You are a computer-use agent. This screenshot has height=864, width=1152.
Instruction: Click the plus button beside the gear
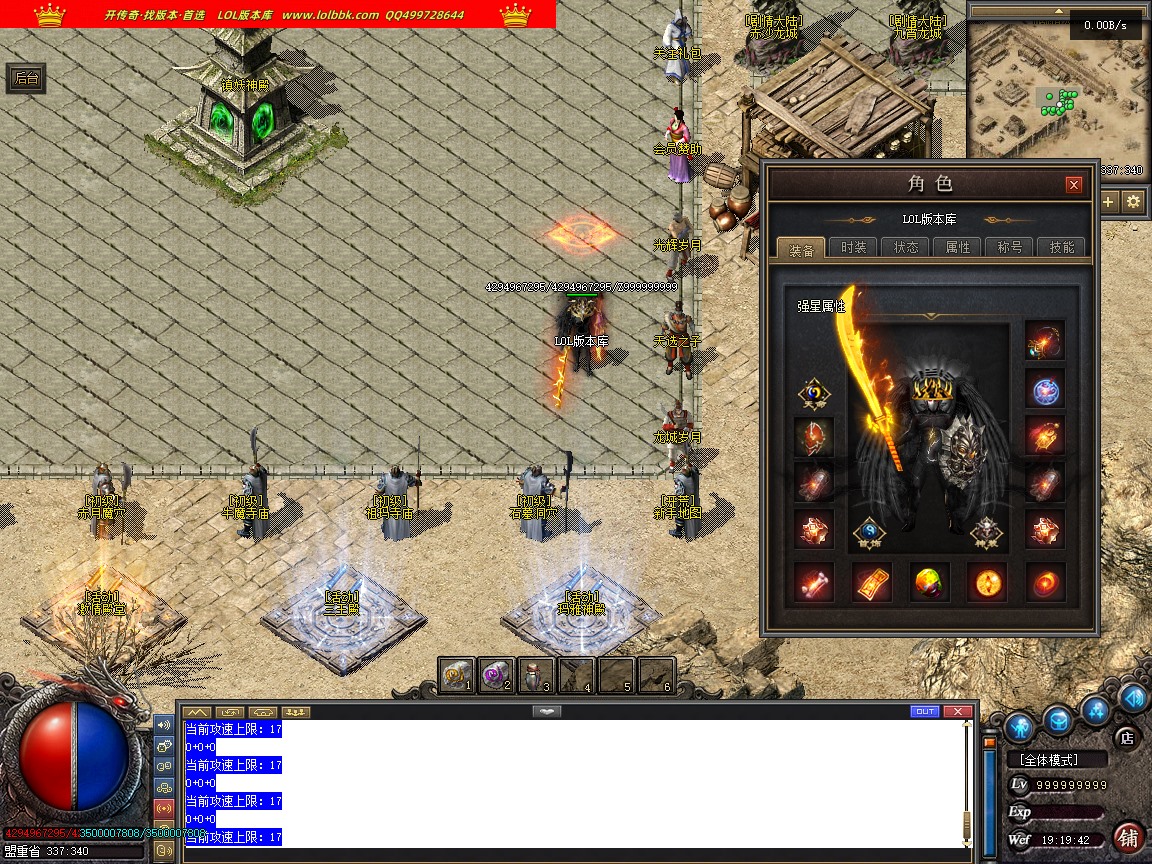1109,202
